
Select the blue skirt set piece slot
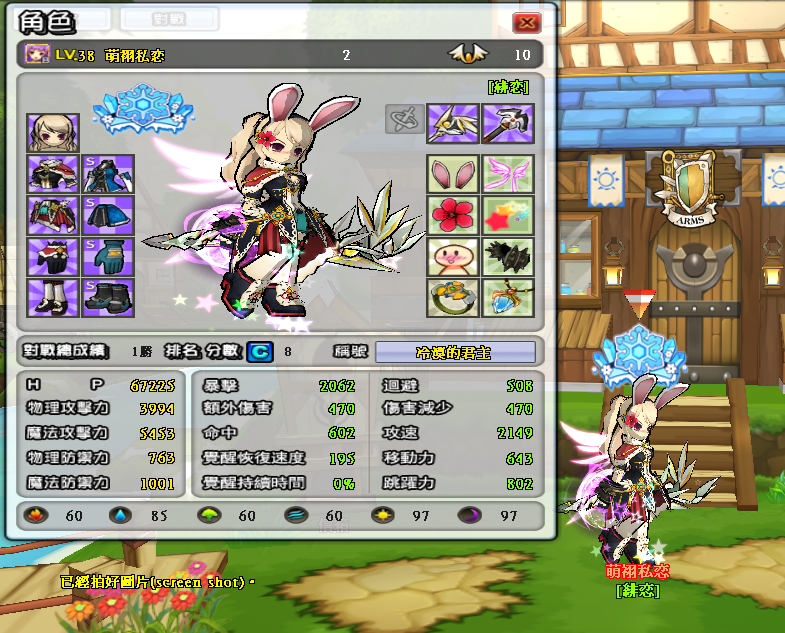point(104,214)
